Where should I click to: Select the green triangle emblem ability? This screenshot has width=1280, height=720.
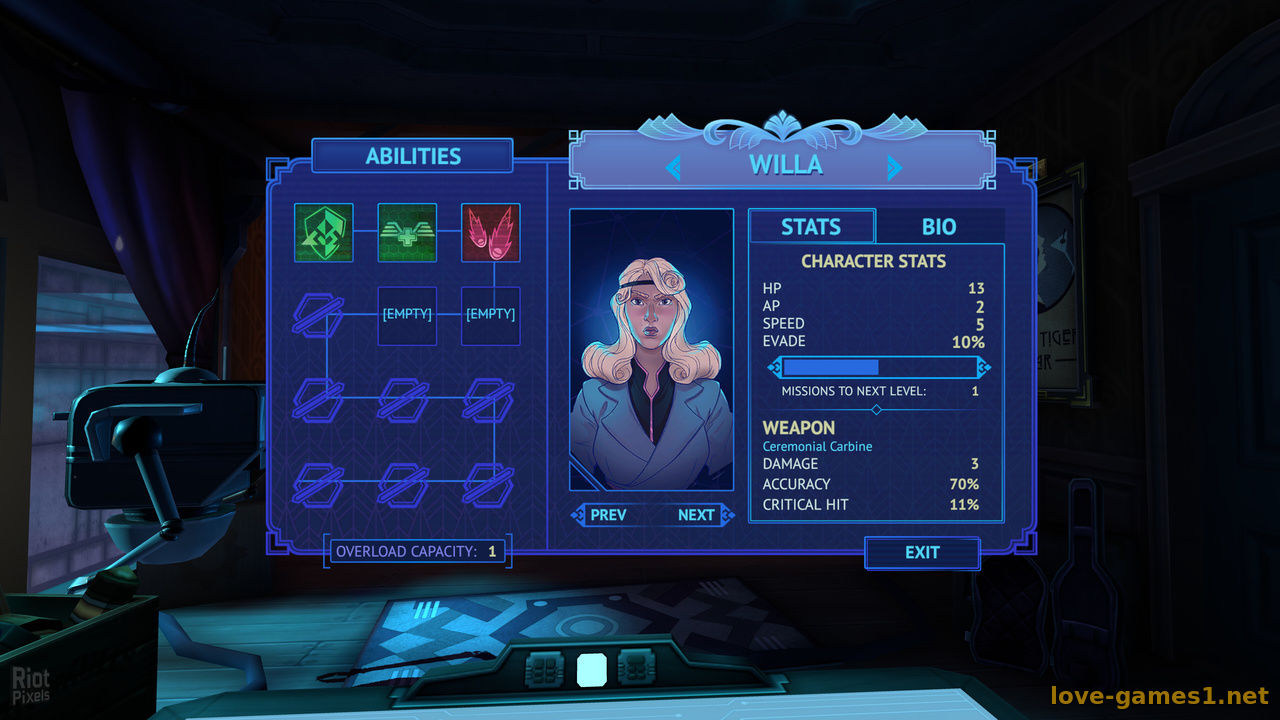click(x=323, y=233)
